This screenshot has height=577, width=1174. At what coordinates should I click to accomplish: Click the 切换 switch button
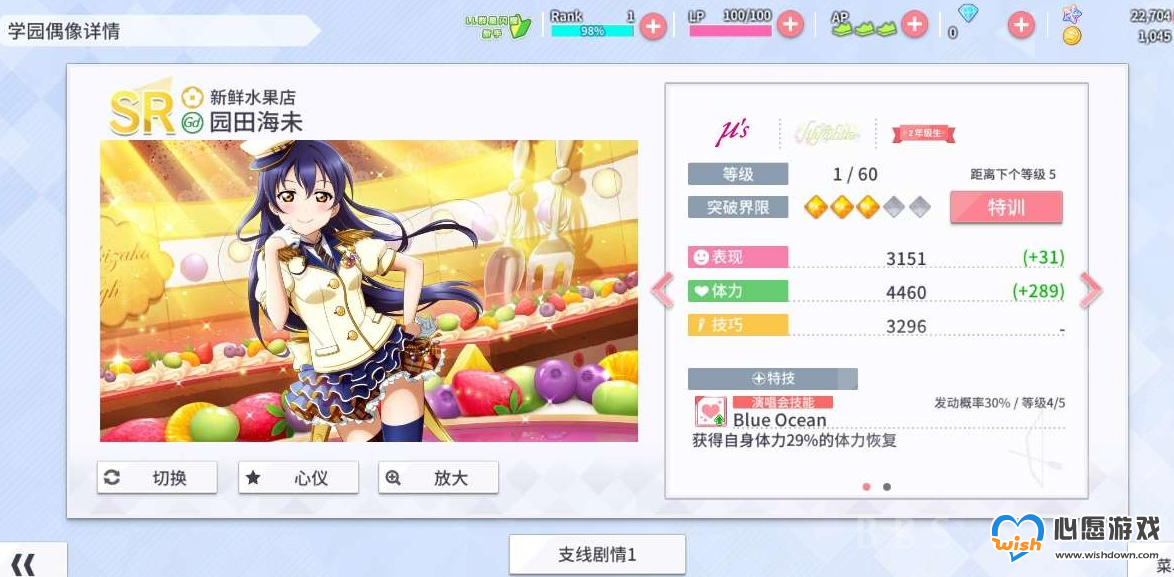pyautogui.click(x=157, y=478)
